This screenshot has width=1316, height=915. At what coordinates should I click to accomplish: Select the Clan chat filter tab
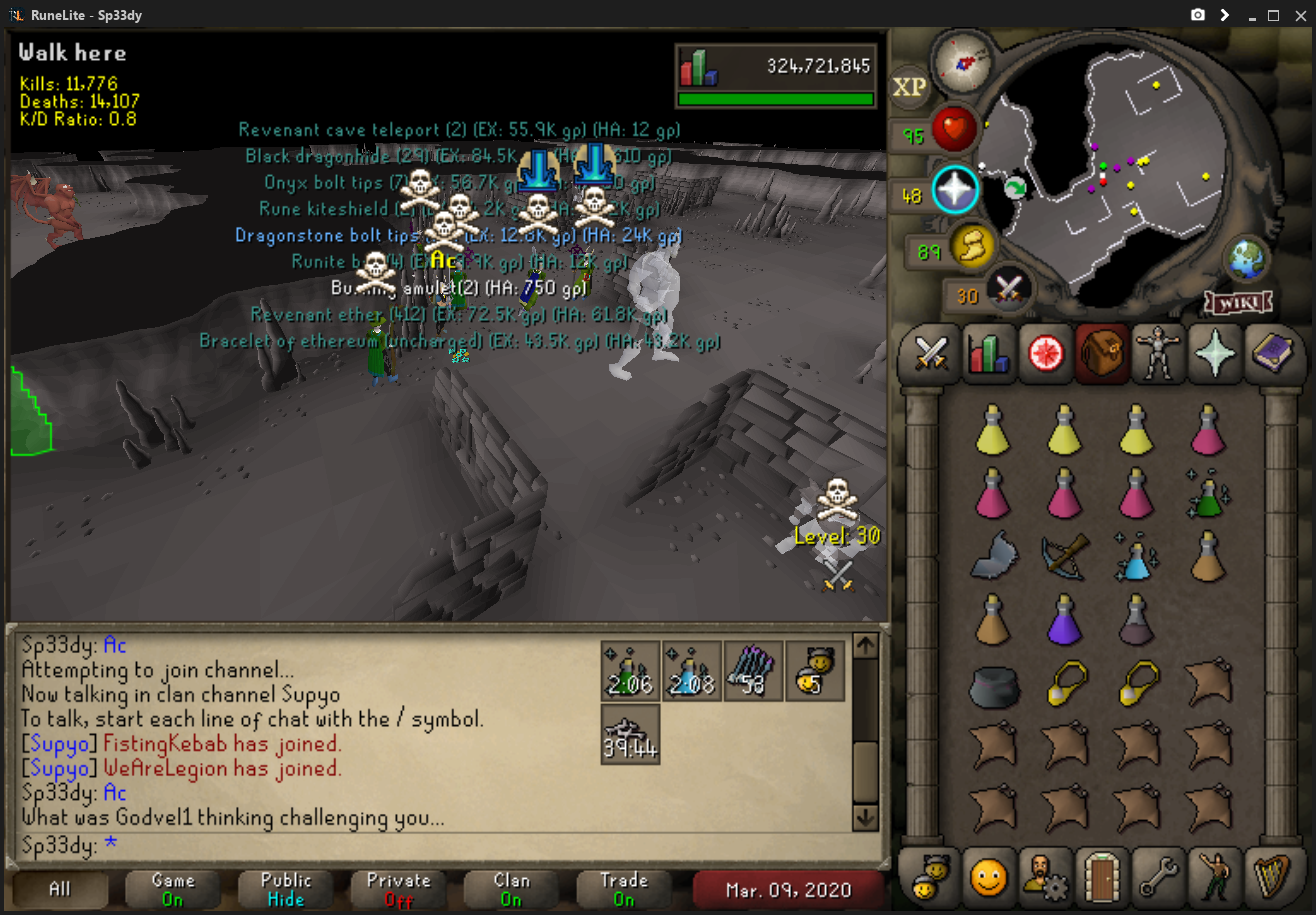pyautogui.click(x=511, y=888)
